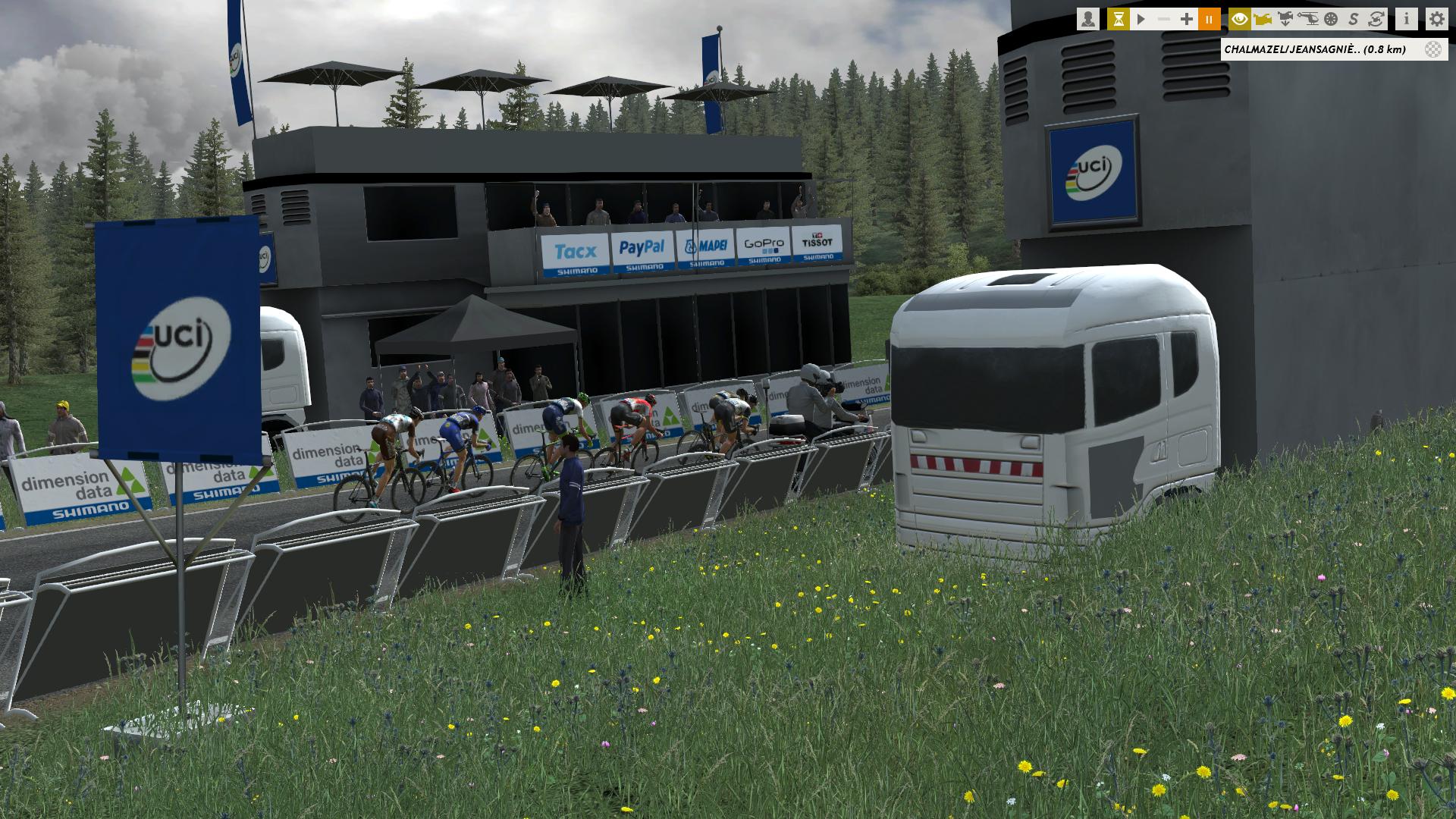Open the rider profile panel
Image resolution: width=1456 pixels, height=819 pixels.
[x=1088, y=20]
